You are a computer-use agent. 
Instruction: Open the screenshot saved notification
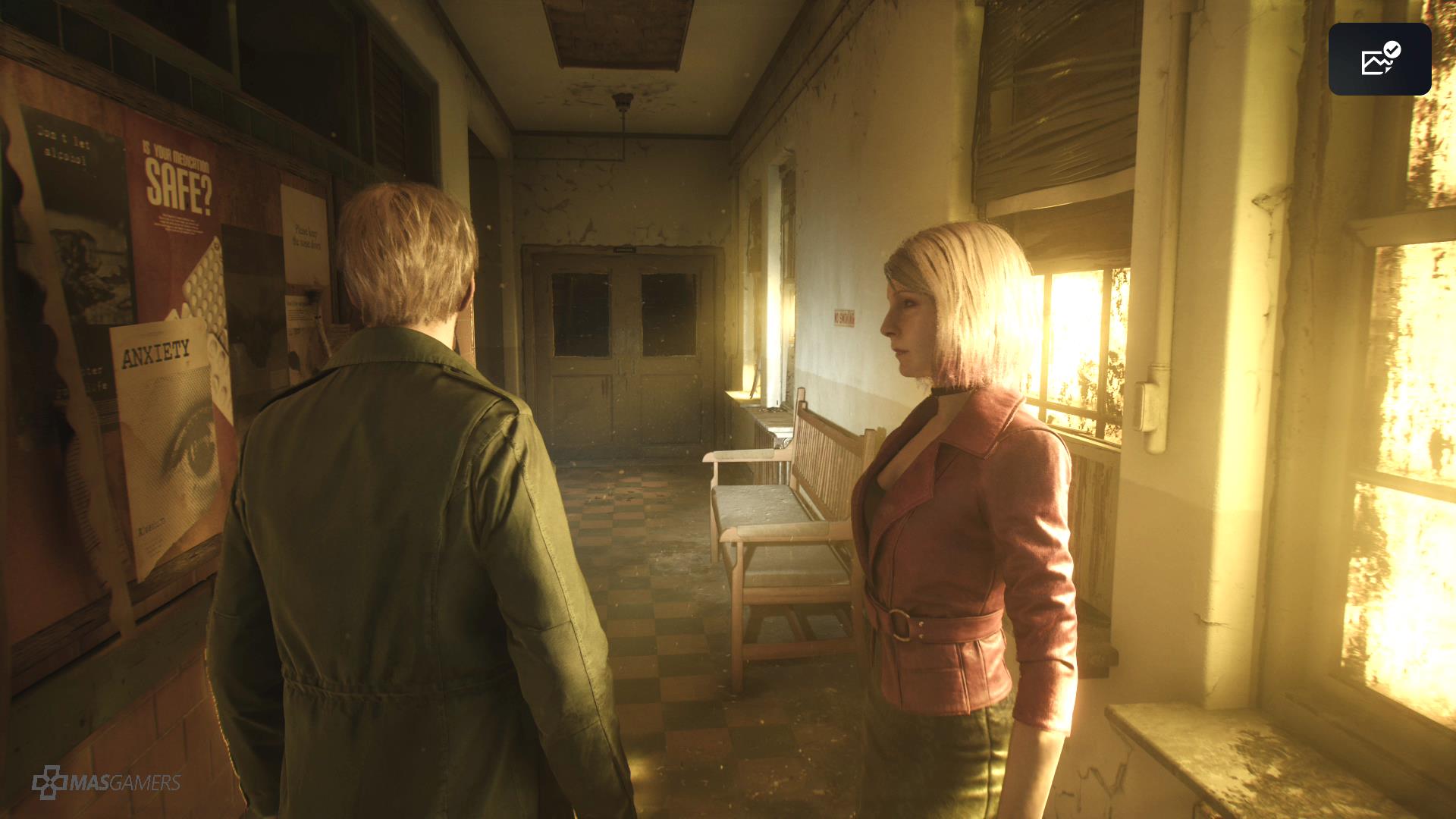click(1379, 59)
